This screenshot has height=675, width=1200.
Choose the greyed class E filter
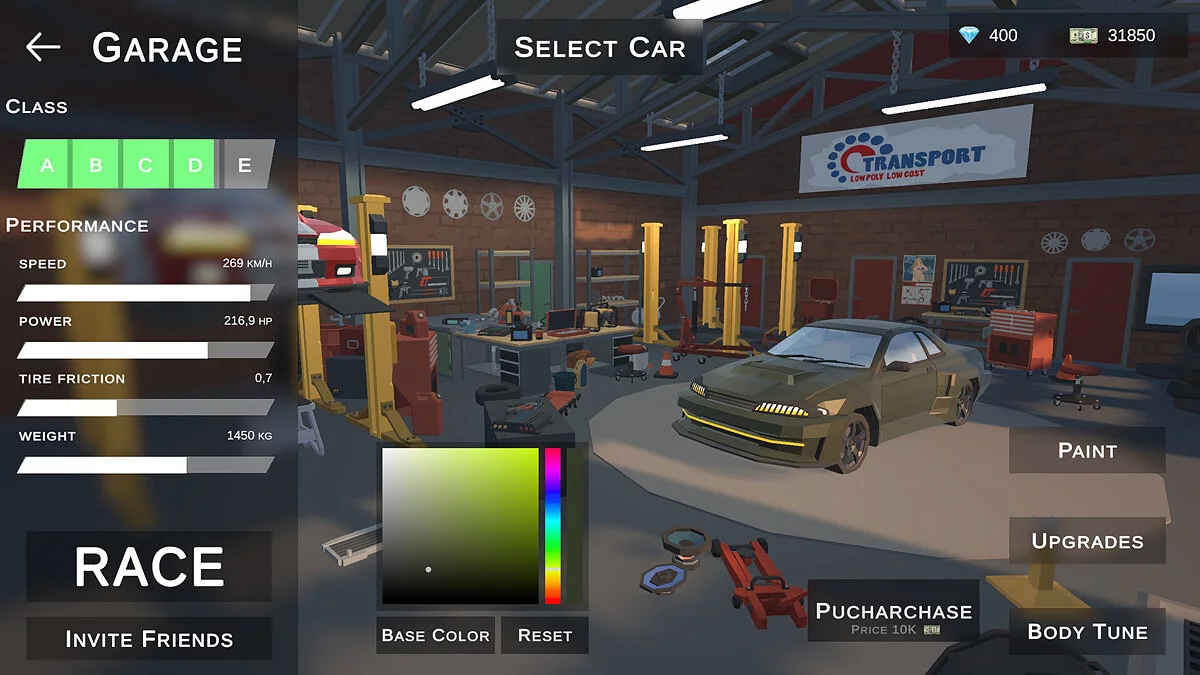[x=245, y=165]
